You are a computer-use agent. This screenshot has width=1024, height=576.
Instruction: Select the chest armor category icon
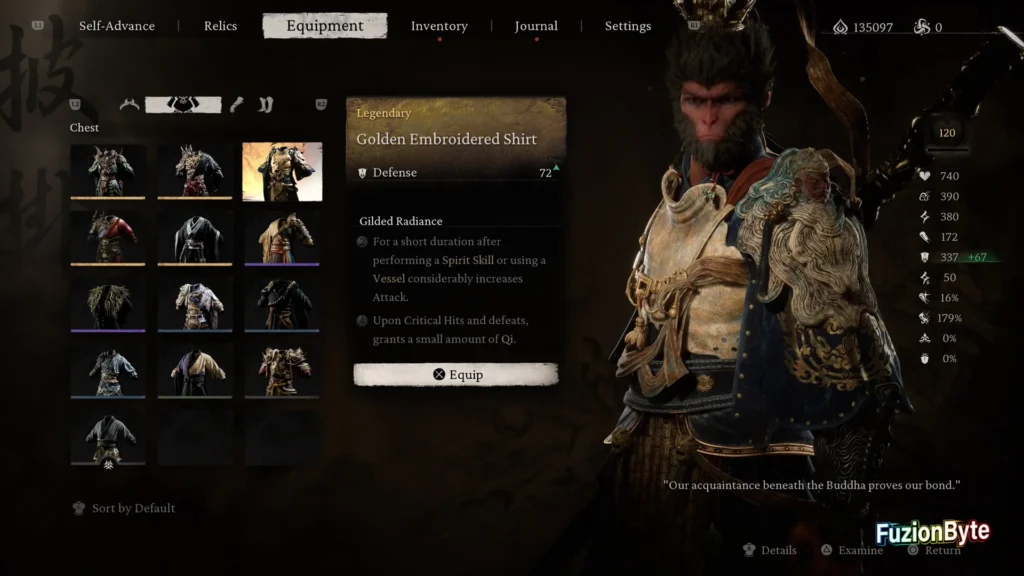tap(183, 104)
